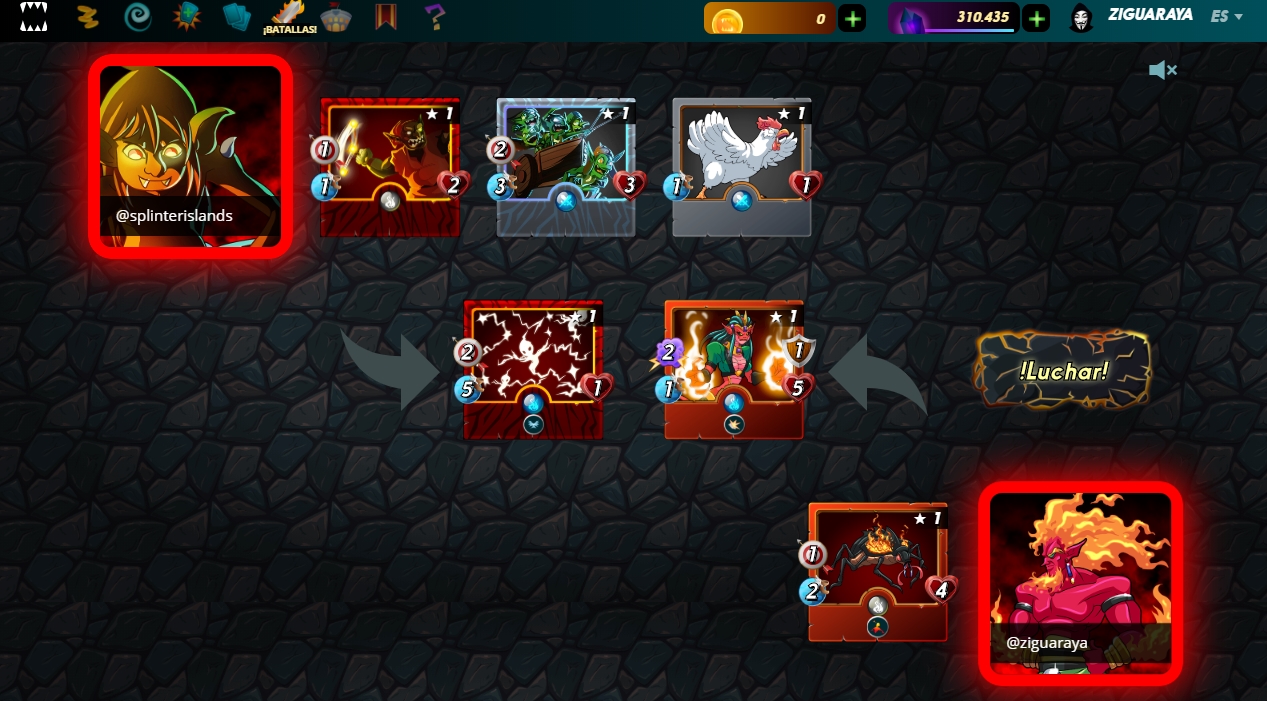Open the gold coil menu icon

(x=88, y=17)
